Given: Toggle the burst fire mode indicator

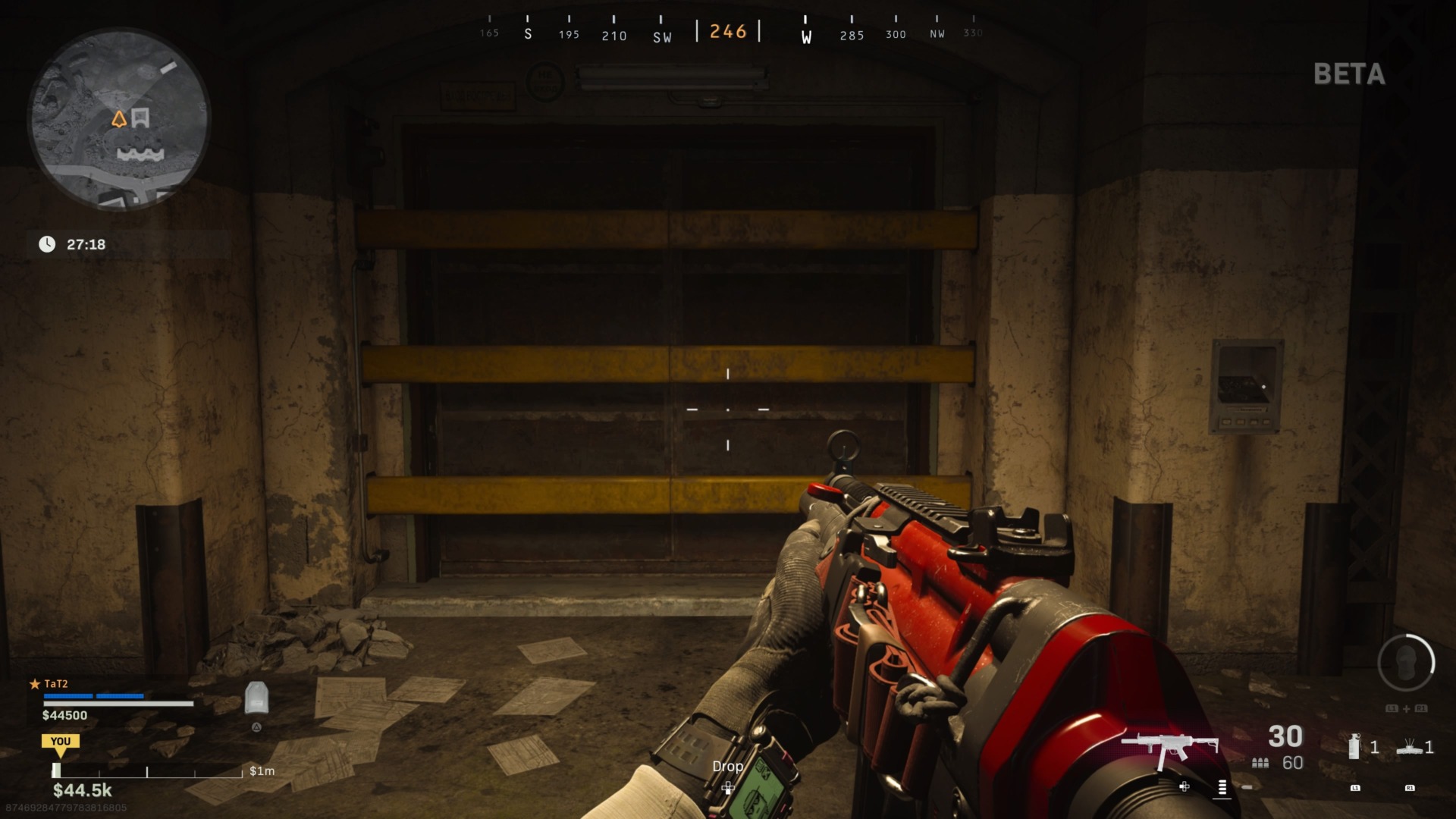Looking at the screenshot, I should coord(1223,789).
